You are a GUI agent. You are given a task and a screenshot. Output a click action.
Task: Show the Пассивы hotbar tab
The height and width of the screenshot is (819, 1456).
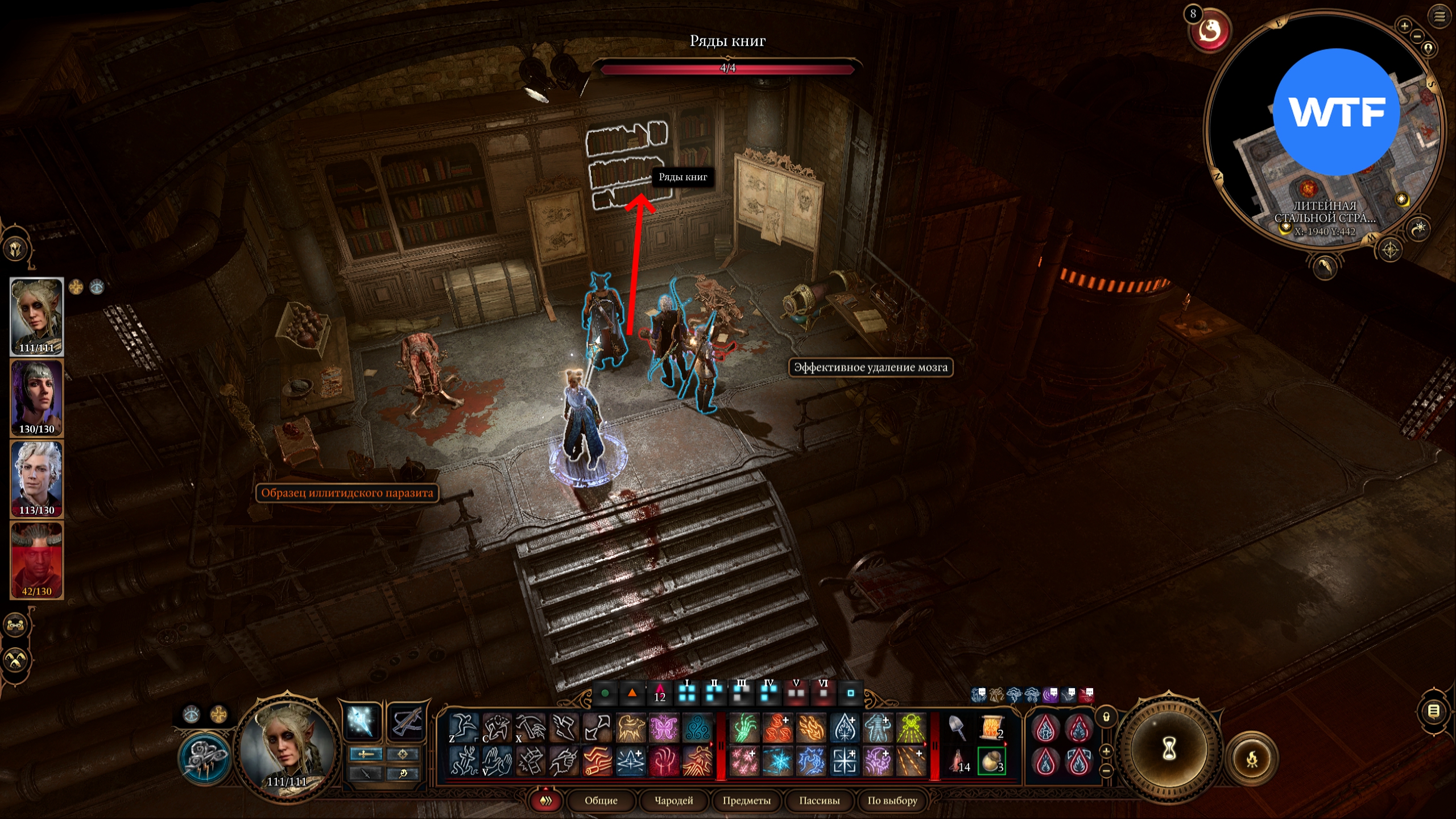point(819,800)
